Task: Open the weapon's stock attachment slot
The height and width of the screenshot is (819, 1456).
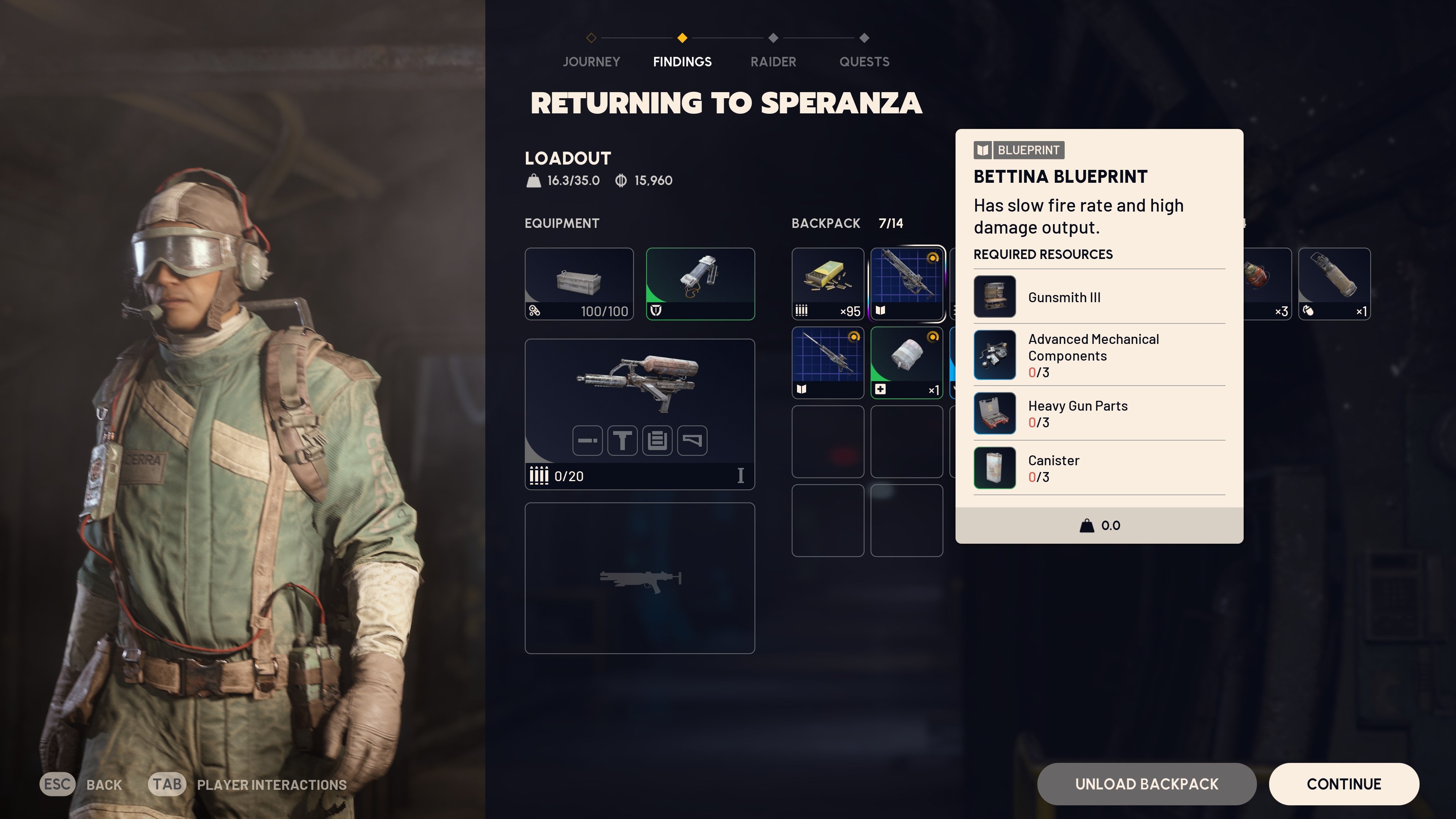Action: (692, 440)
